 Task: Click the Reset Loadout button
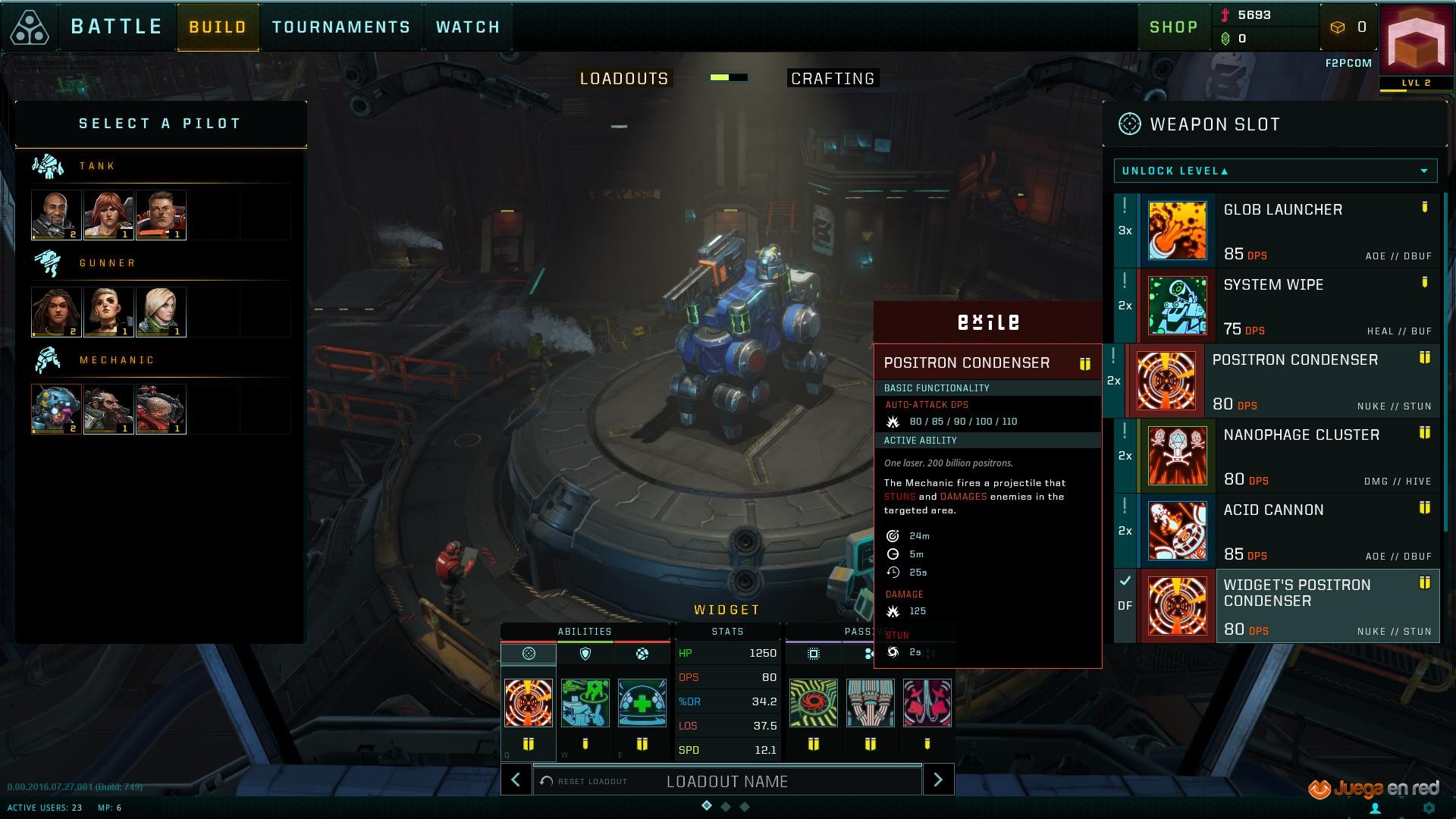click(585, 781)
